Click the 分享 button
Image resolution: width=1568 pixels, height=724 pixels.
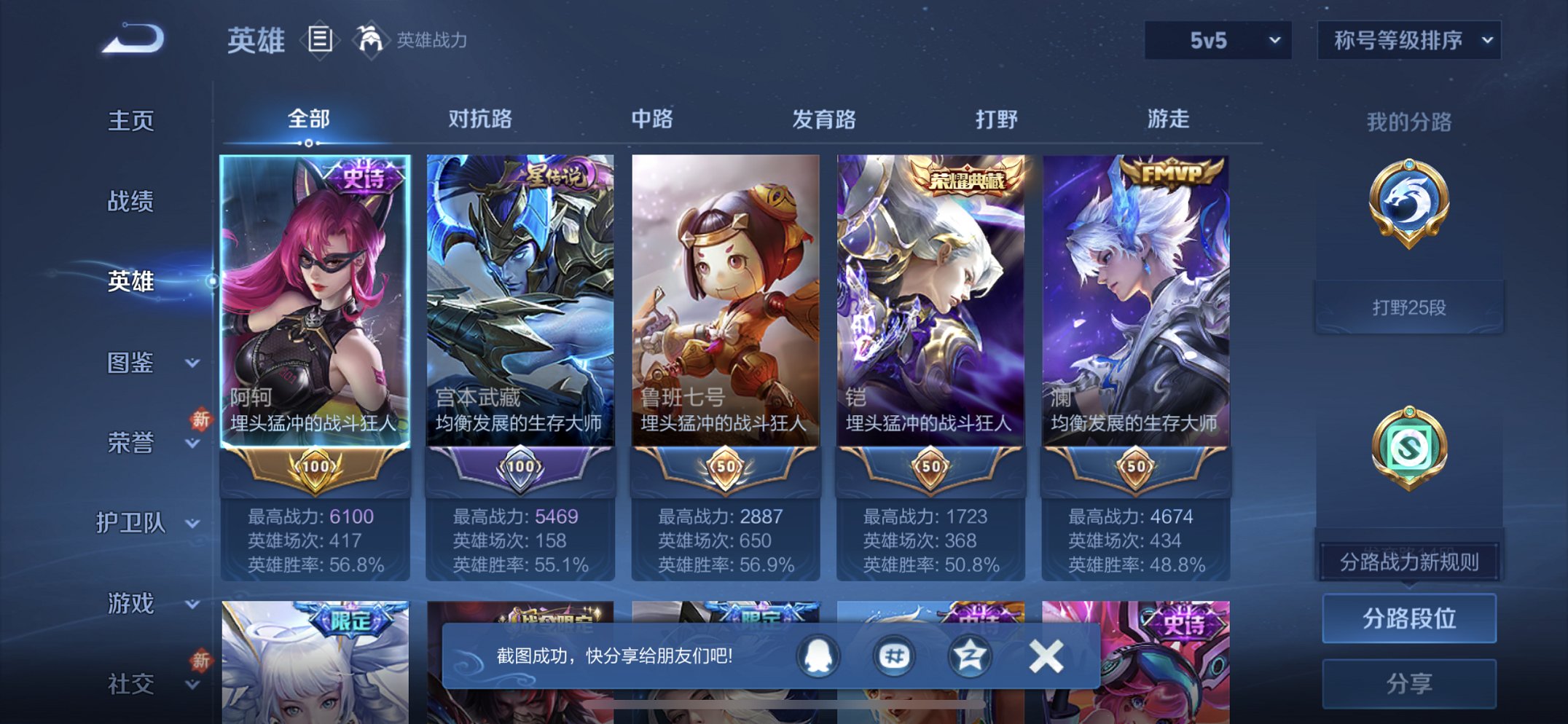pos(1410,683)
